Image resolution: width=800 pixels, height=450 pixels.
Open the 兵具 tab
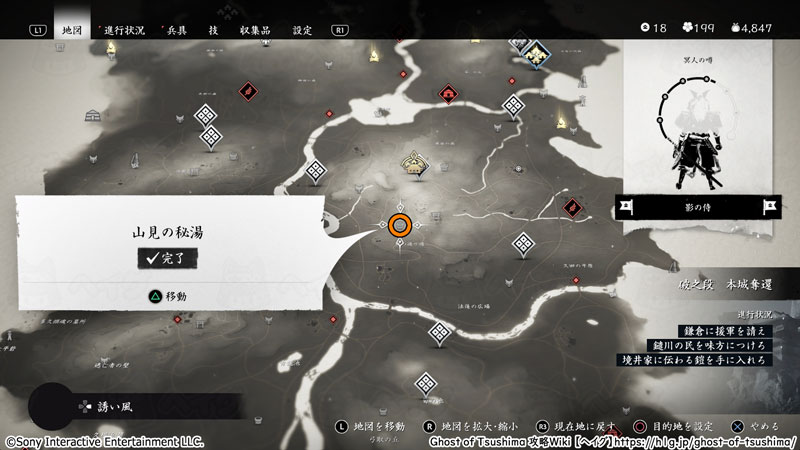tap(176, 30)
